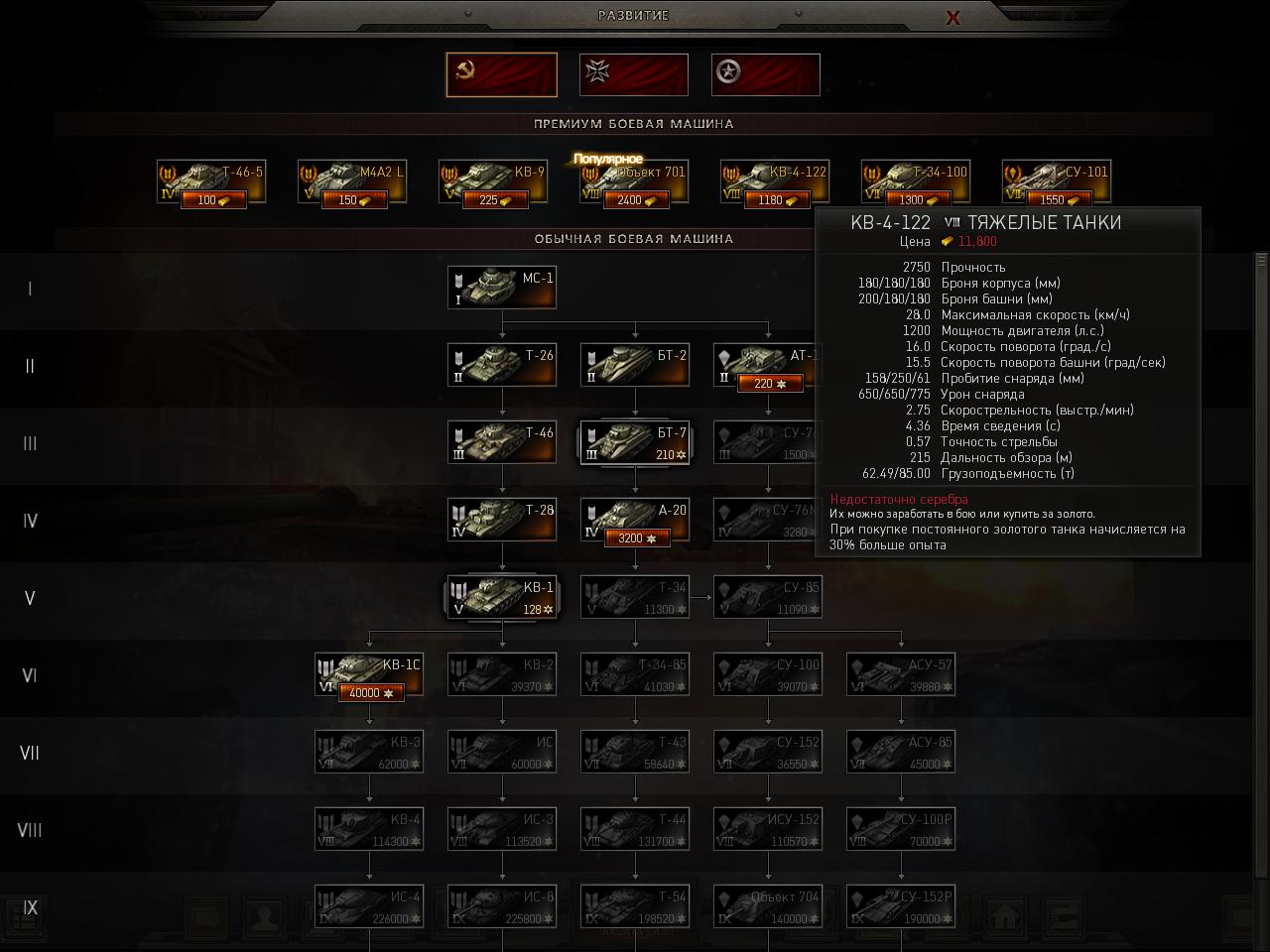
Task: Select the premium T-34-100 tank
Action: (915, 180)
